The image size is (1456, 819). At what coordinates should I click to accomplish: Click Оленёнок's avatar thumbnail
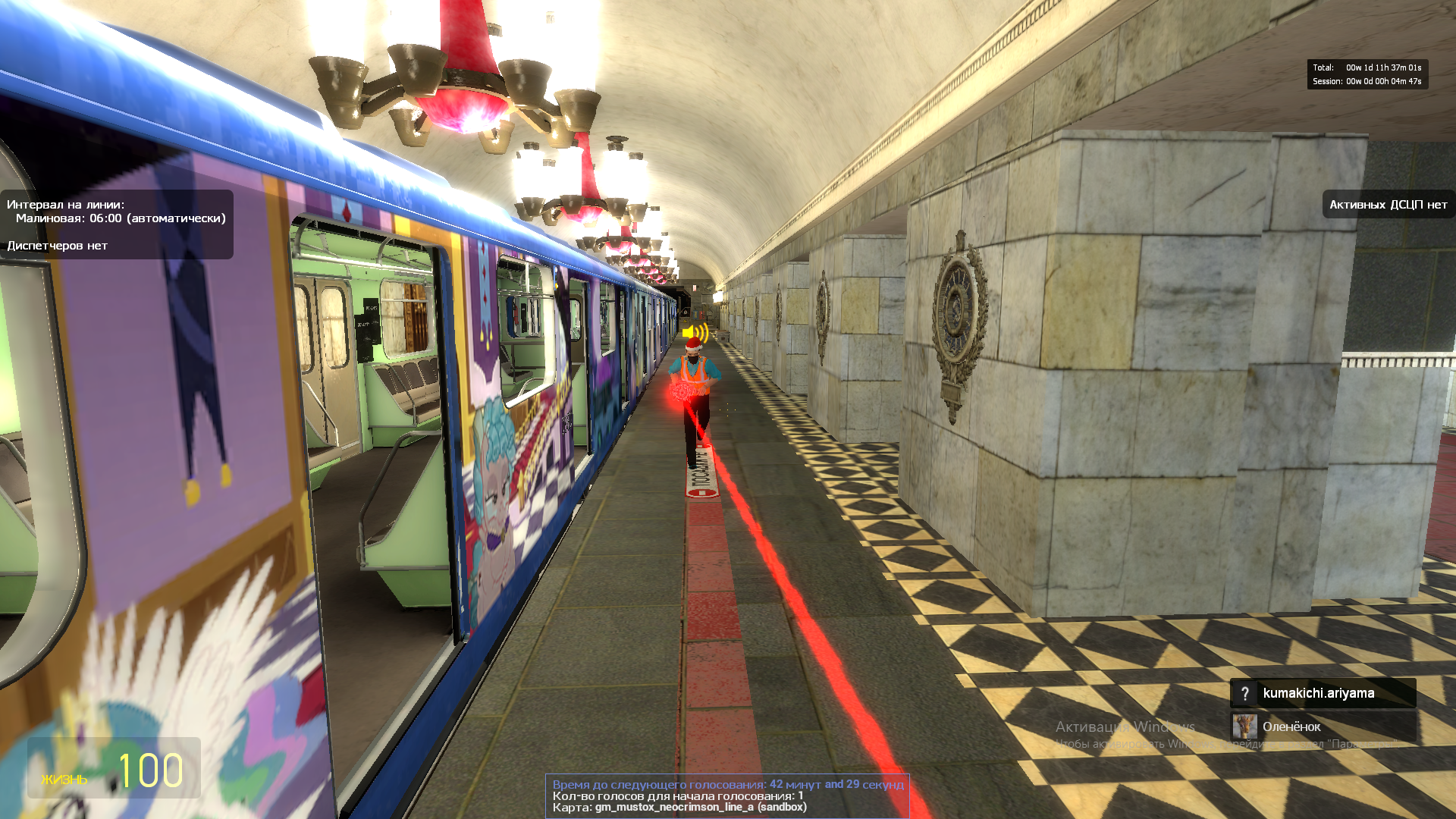(1244, 726)
